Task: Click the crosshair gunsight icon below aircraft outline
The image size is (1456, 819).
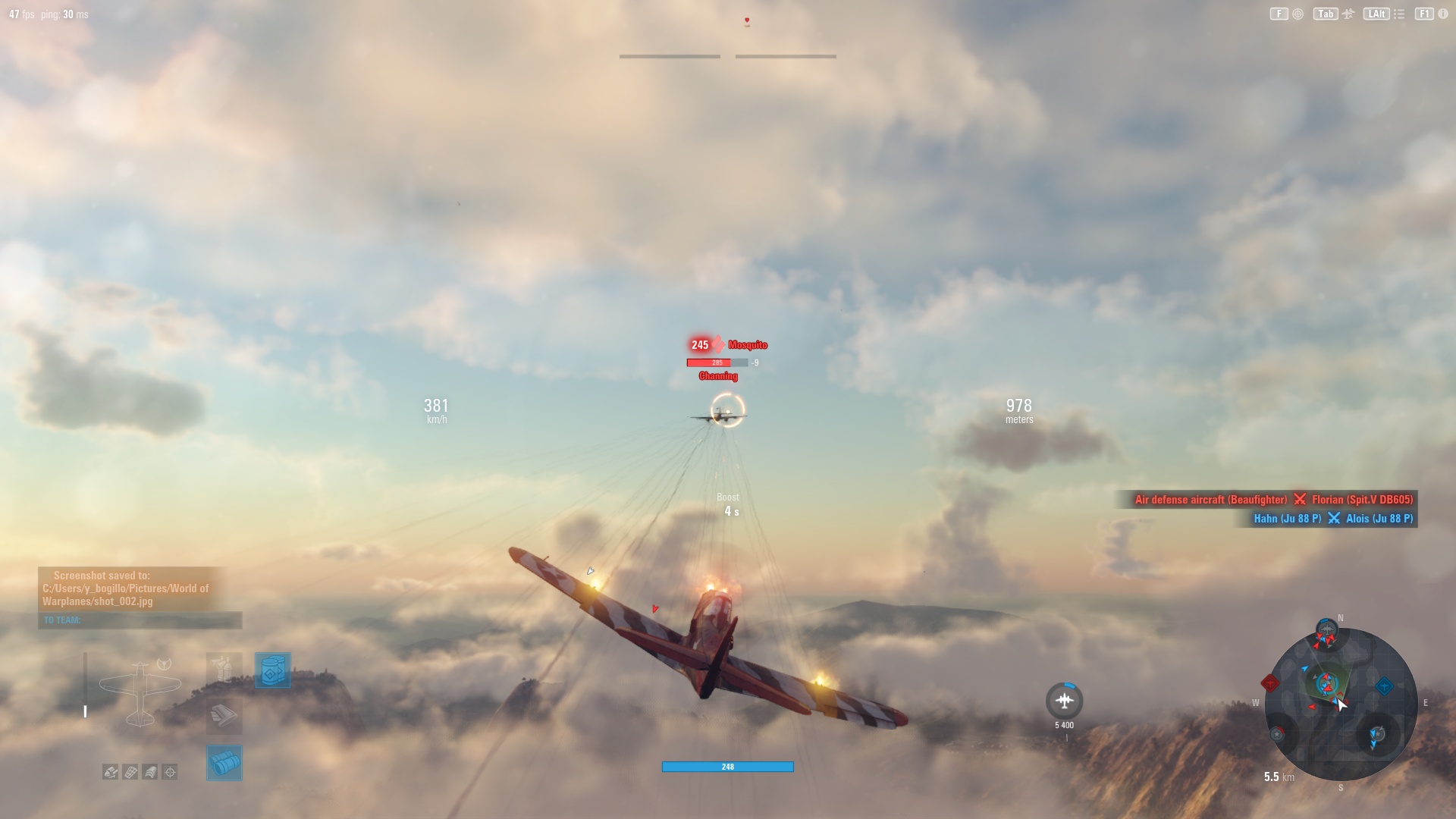Action: (x=169, y=772)
